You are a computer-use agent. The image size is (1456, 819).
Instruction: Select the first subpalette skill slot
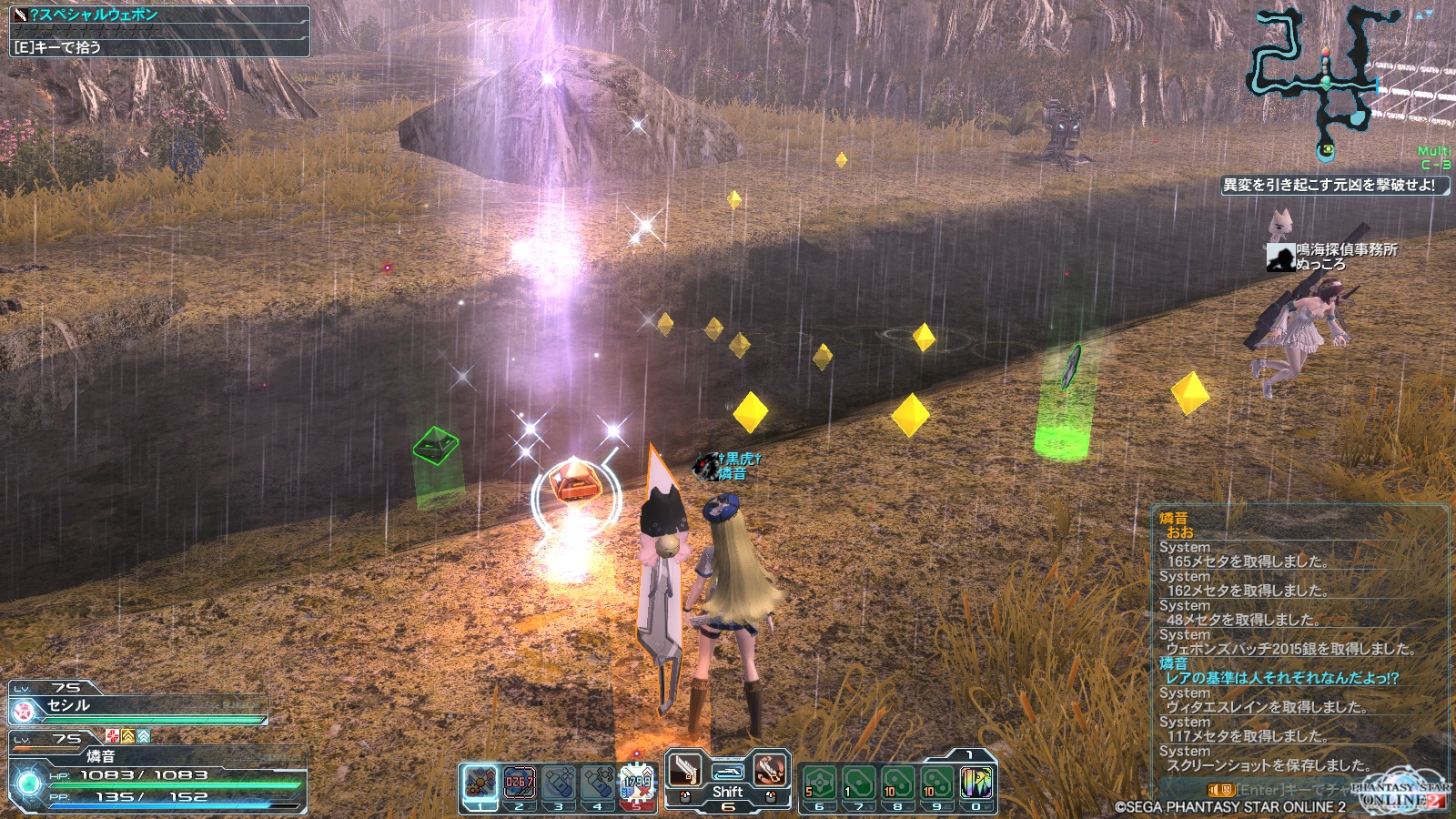pyautogui.click(x=480, y=783)
